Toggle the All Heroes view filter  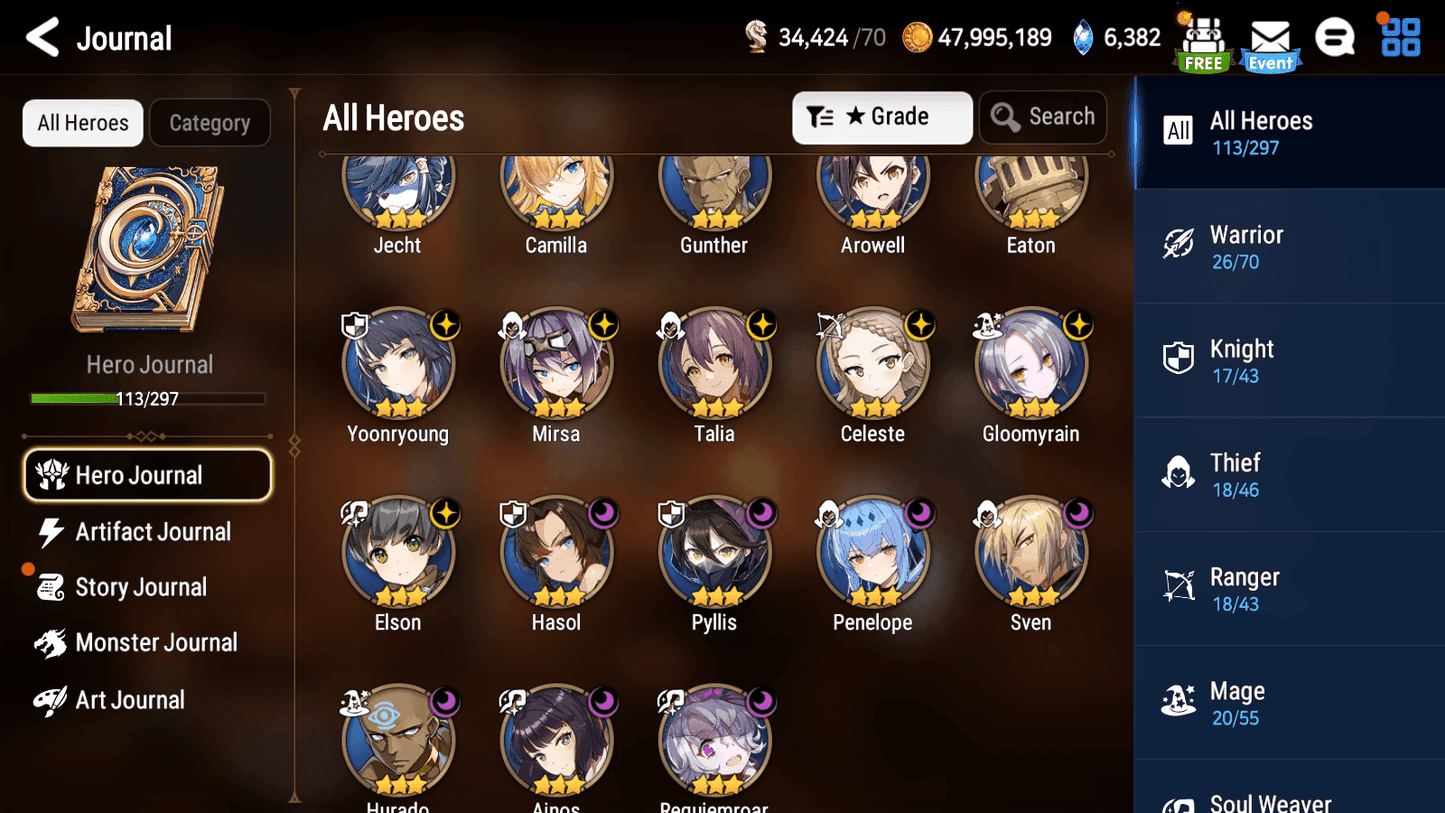tap(82, 122)
